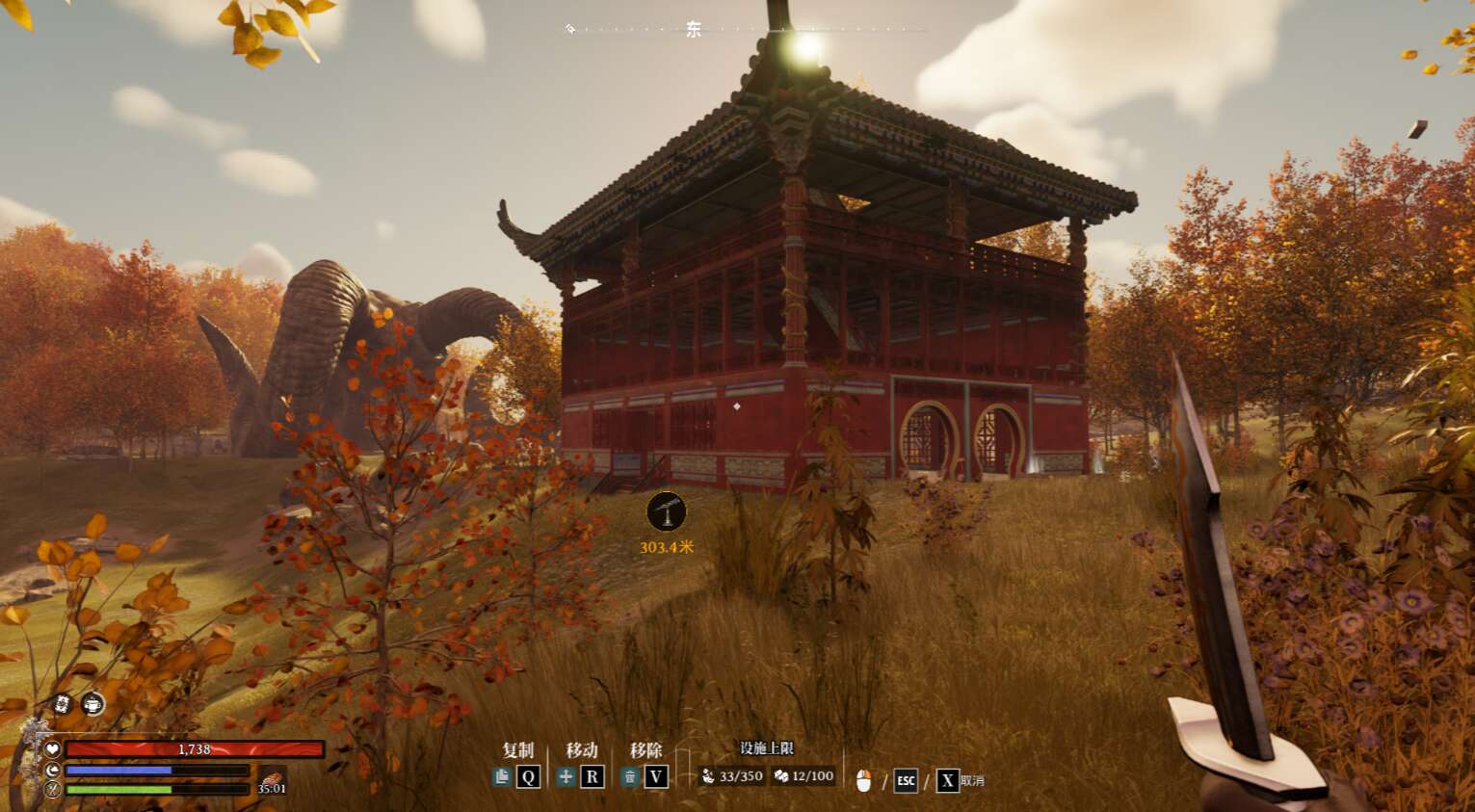Click the mouse icon in the control hints

click(863, 778)
